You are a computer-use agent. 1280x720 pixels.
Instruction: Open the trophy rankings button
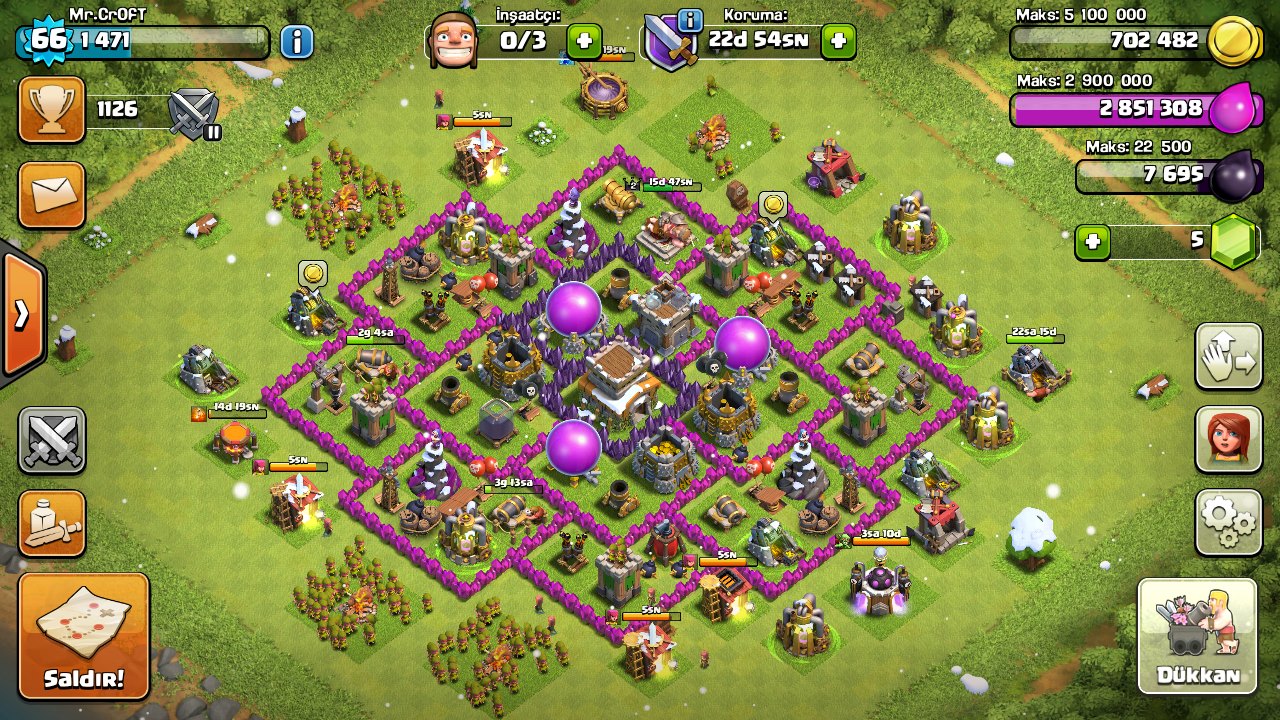pos(51,109)
